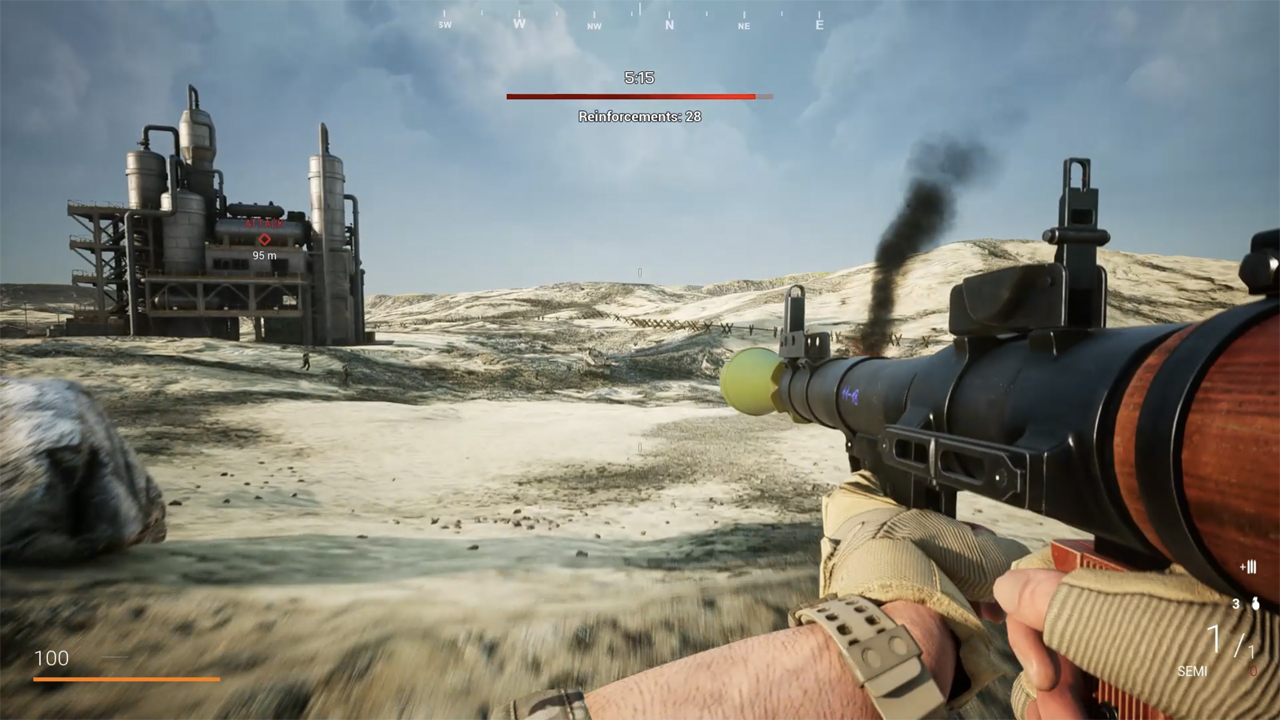The width and height of the screenshot is (1280, 720).
Task: Click the Reinforcements: 28 label
Action: click(x=640, y=116)
